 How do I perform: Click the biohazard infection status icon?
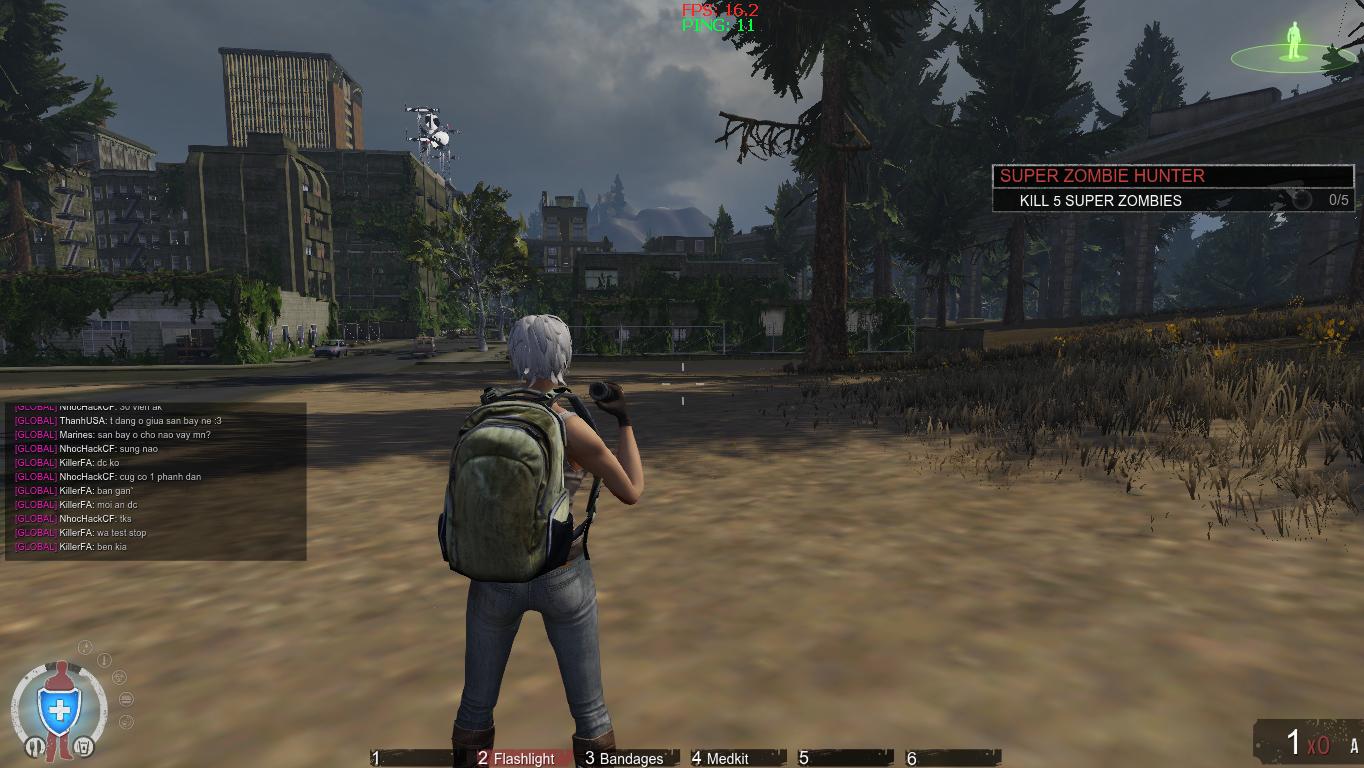click(119, 677)
